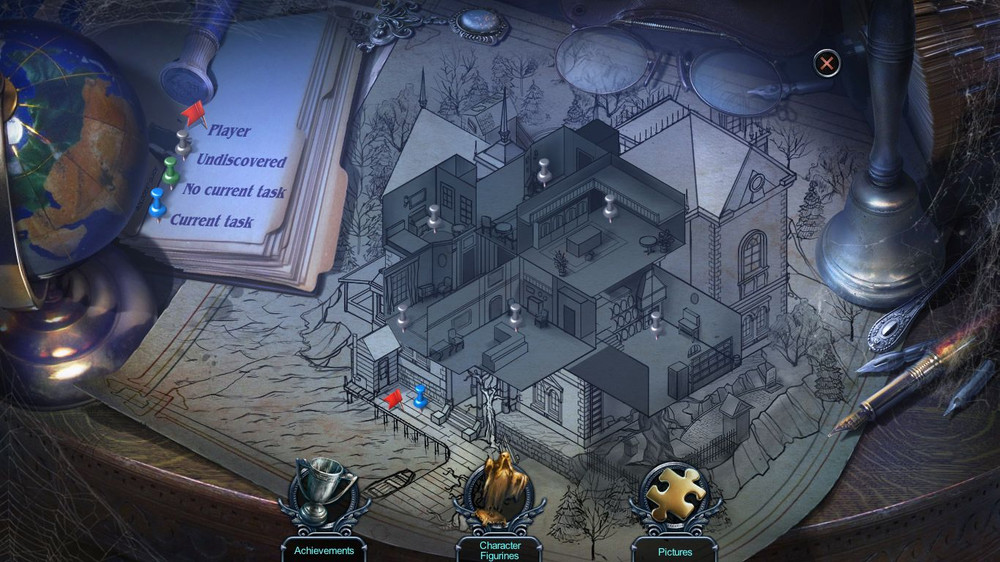1000x562 pixels.
Task: Close the map screen
Action: coord(827,64)
